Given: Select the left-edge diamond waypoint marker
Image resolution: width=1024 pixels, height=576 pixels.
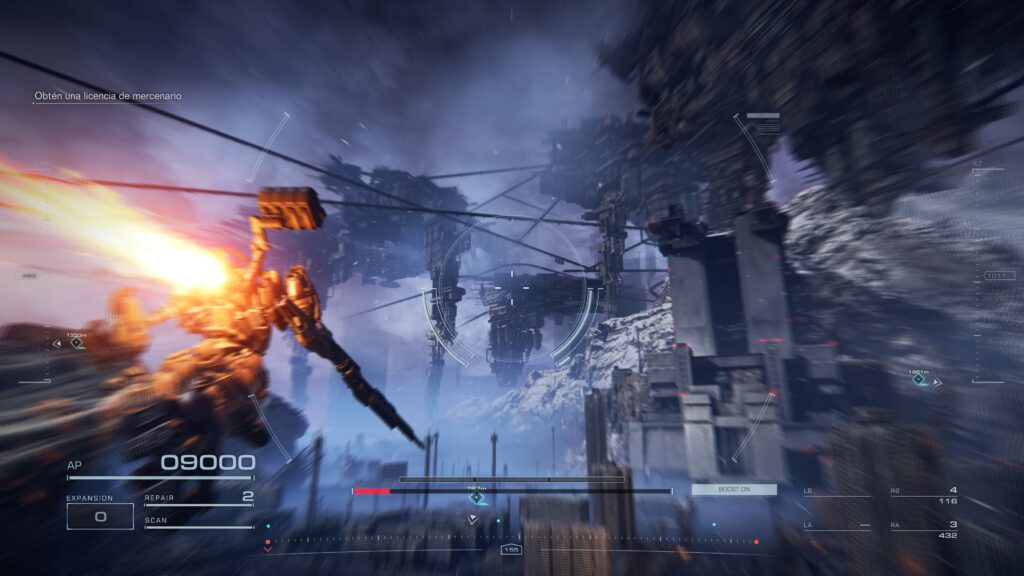Looking at the screenshot, I should (77, 342).
